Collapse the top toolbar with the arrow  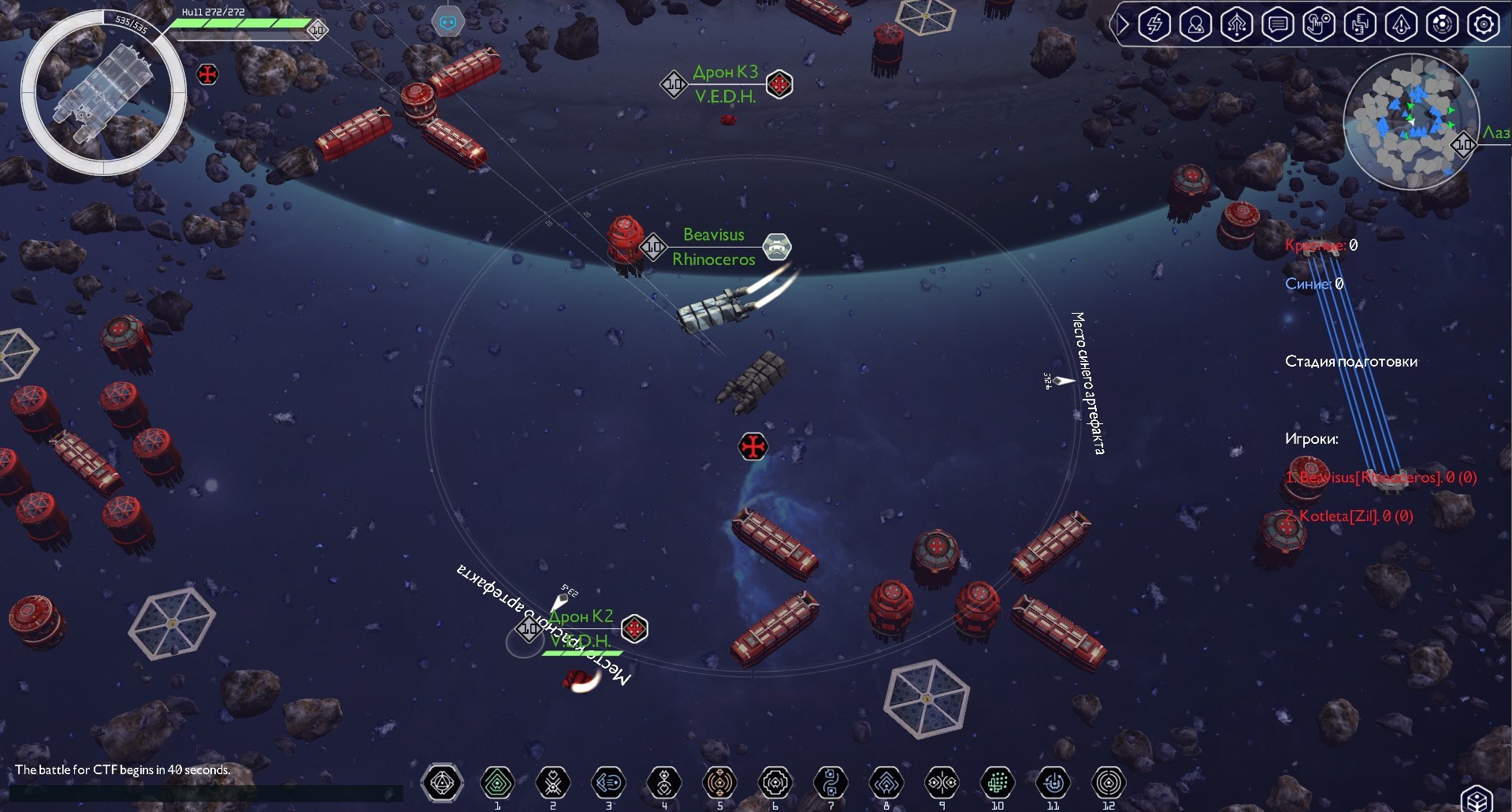pyautogui.click(x=1122, y=24)
